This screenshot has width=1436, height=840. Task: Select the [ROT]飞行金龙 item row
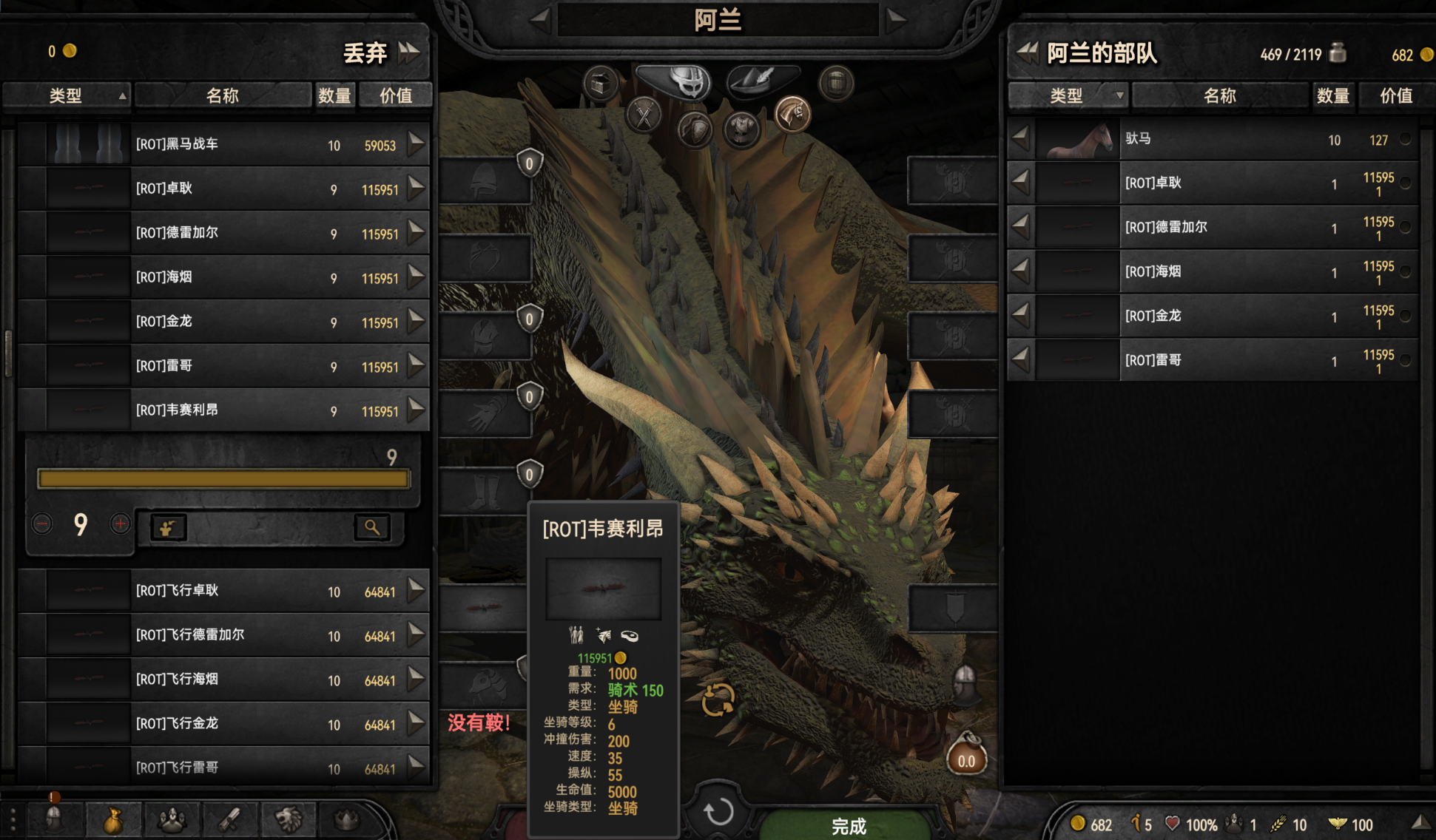pos(222,724)
